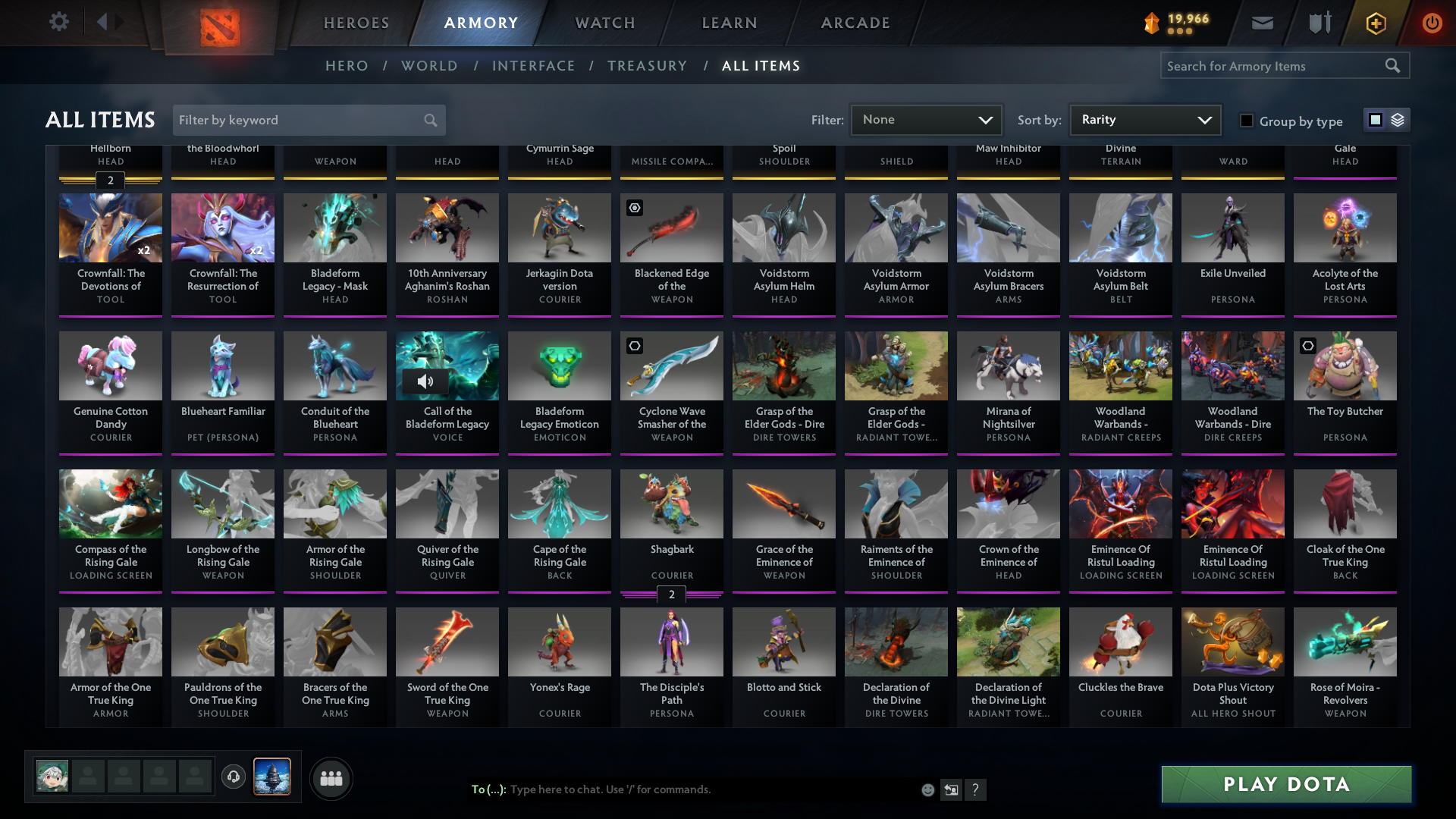Open the Sort by Rarity dropdown
Image resolution: width=1456 pixels, height=819 pixels.
[1144, 119]
